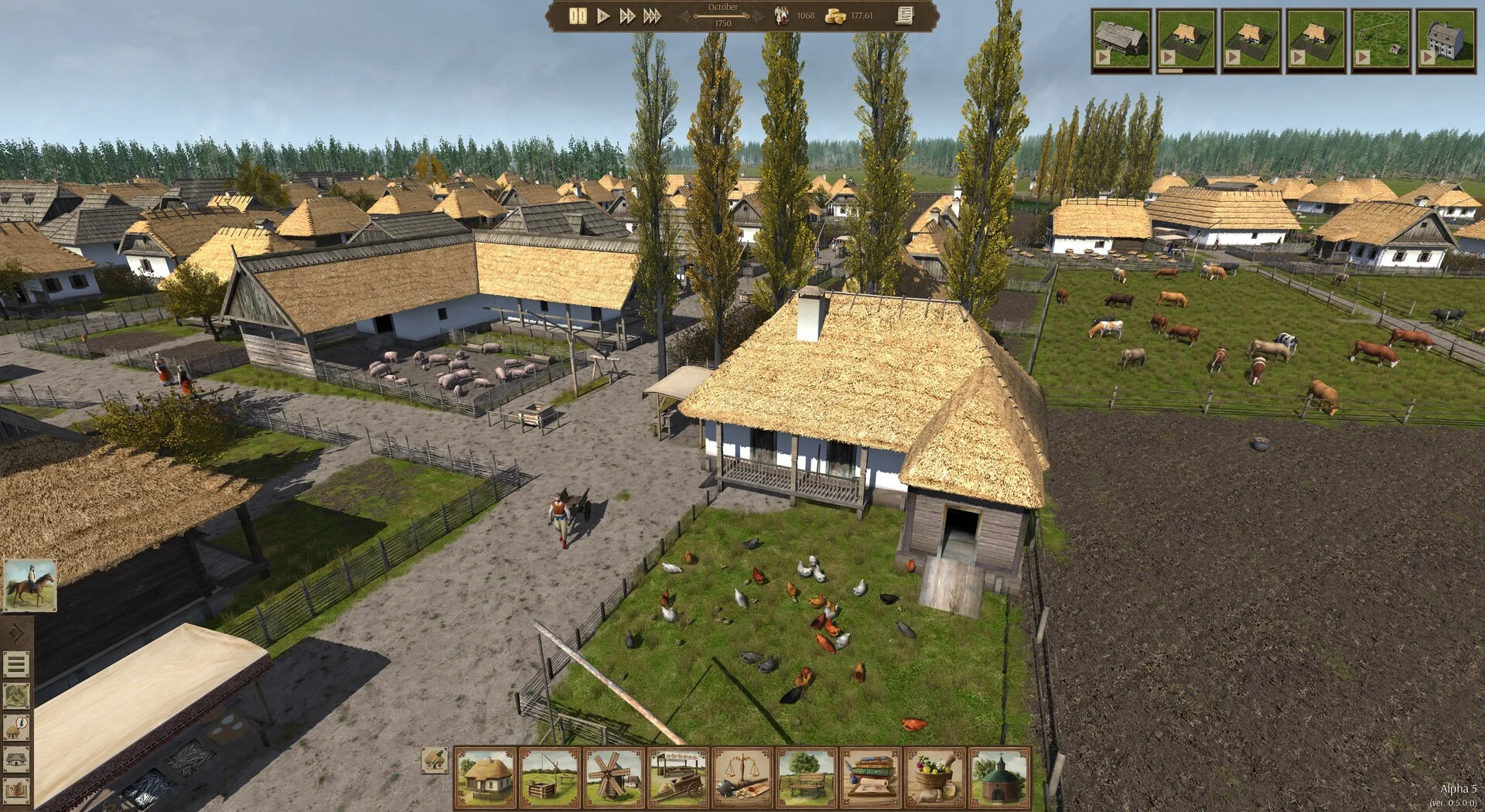The image size is (1485, 812).
Task: Set game speed to double fast-forward
Action: [627, 15]
